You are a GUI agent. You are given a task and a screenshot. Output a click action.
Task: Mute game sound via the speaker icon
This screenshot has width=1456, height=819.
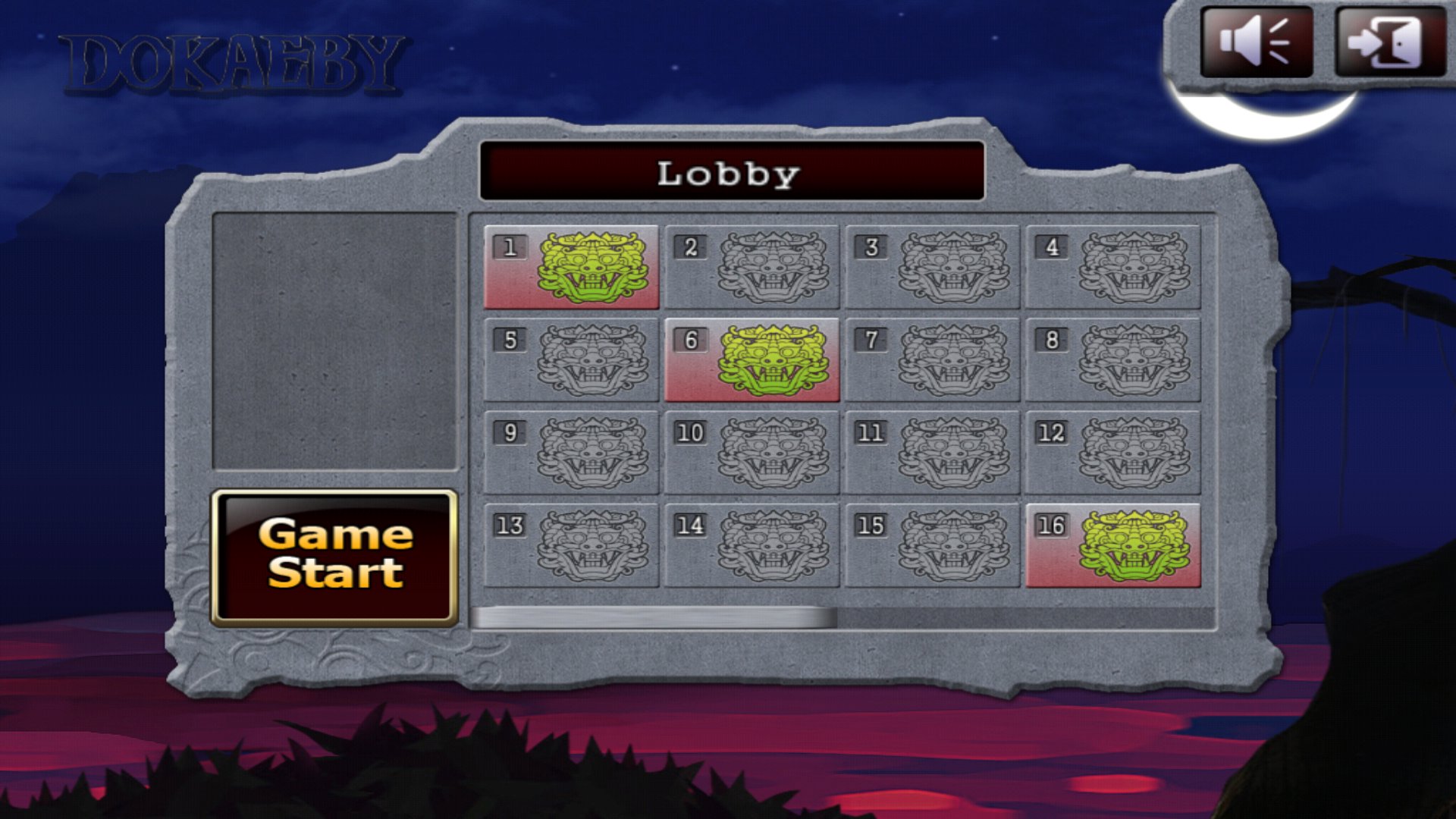1259,43
